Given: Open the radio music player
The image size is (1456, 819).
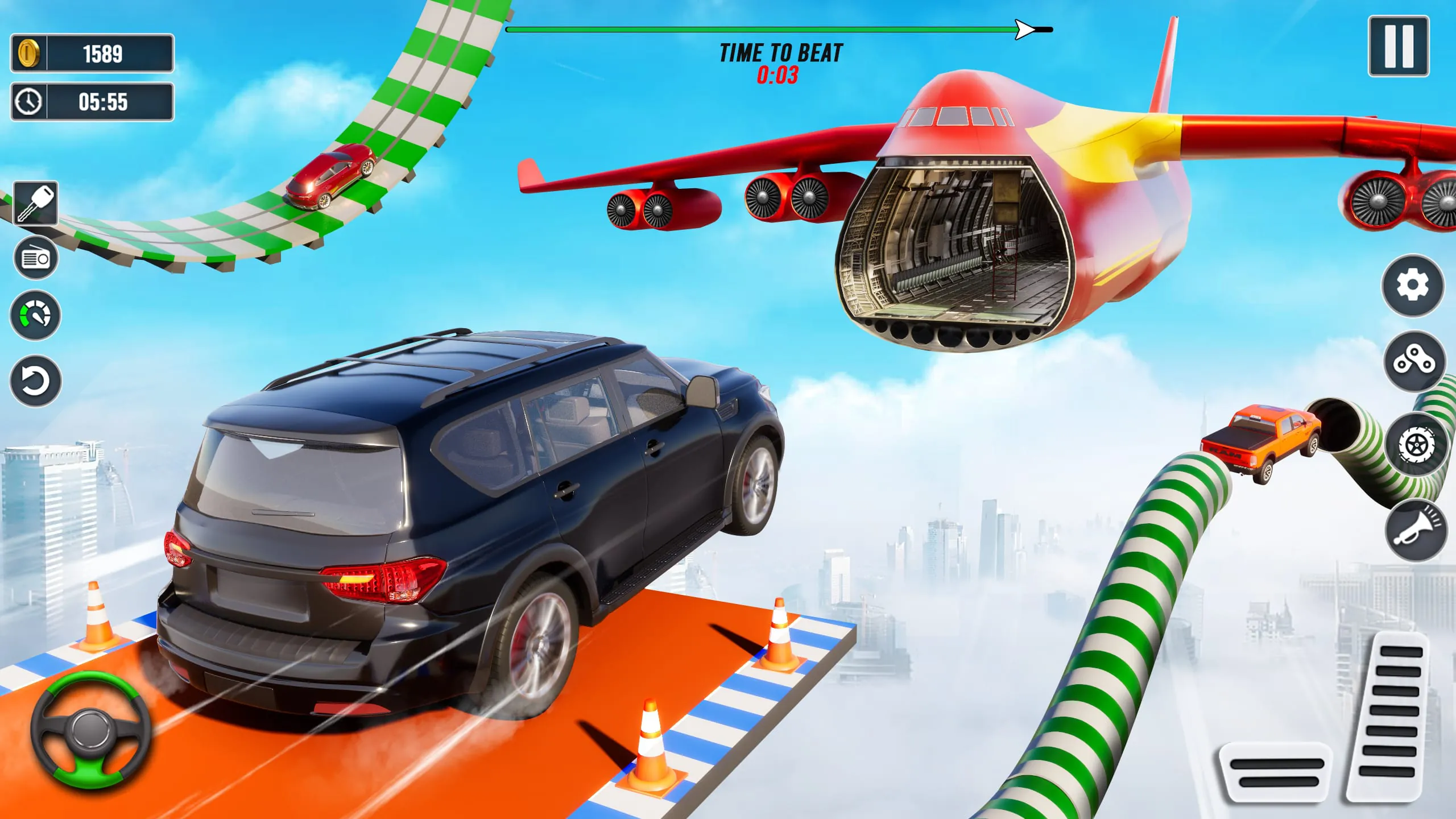Looking at the screenshot, I should 35,257.
